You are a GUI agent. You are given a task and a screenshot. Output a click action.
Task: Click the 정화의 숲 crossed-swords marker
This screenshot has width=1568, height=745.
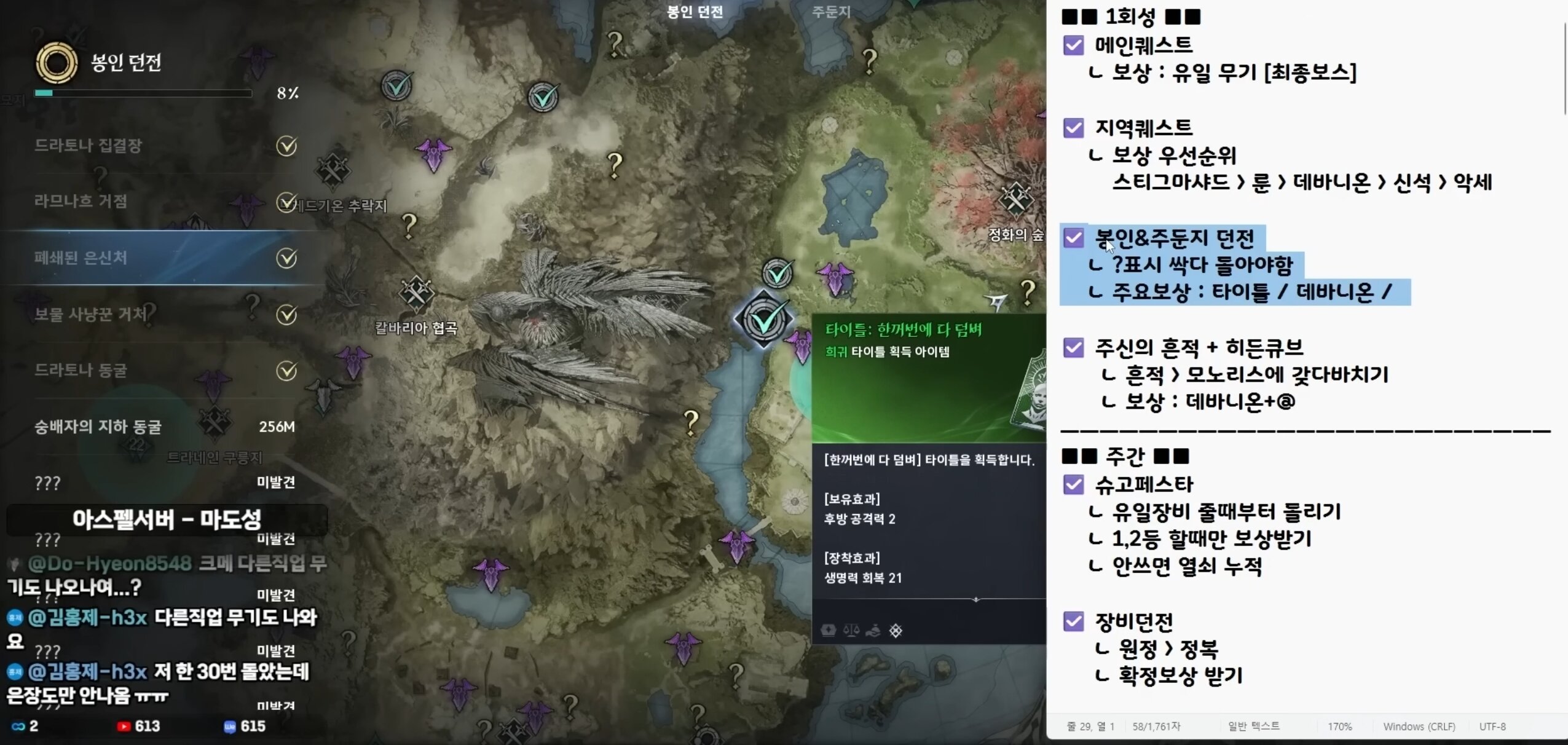pos(1015,200)
